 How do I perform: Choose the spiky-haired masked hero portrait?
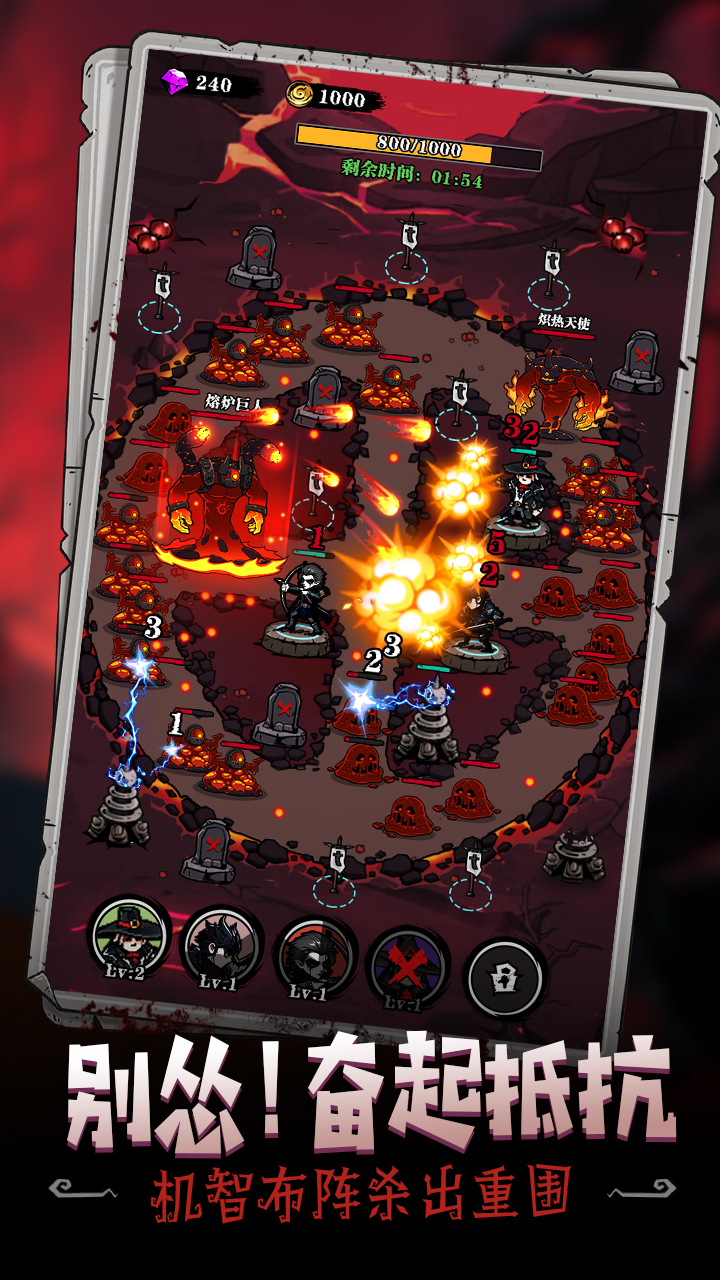point(221,949)
